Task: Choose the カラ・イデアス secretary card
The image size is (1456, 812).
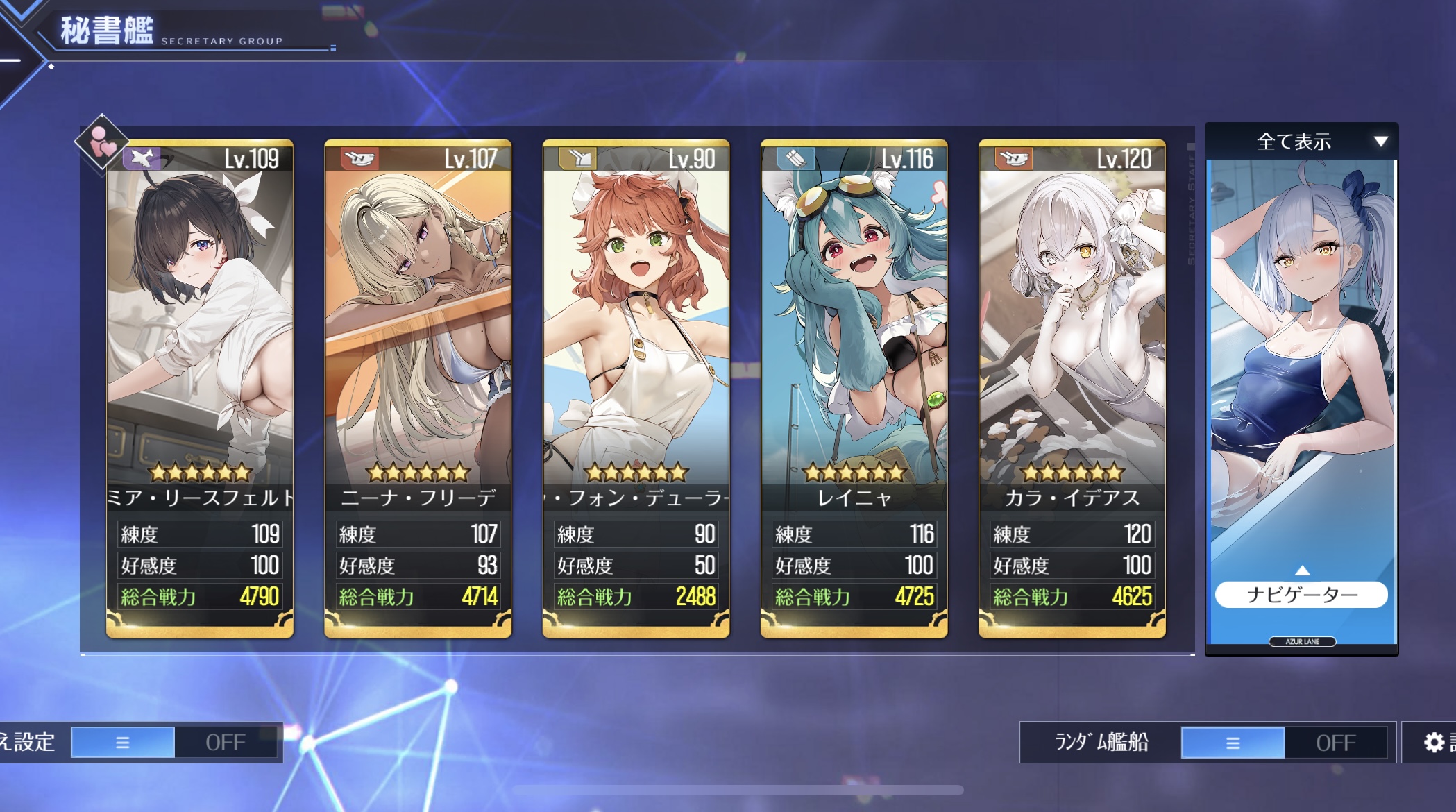Action: coord(1072,333)
